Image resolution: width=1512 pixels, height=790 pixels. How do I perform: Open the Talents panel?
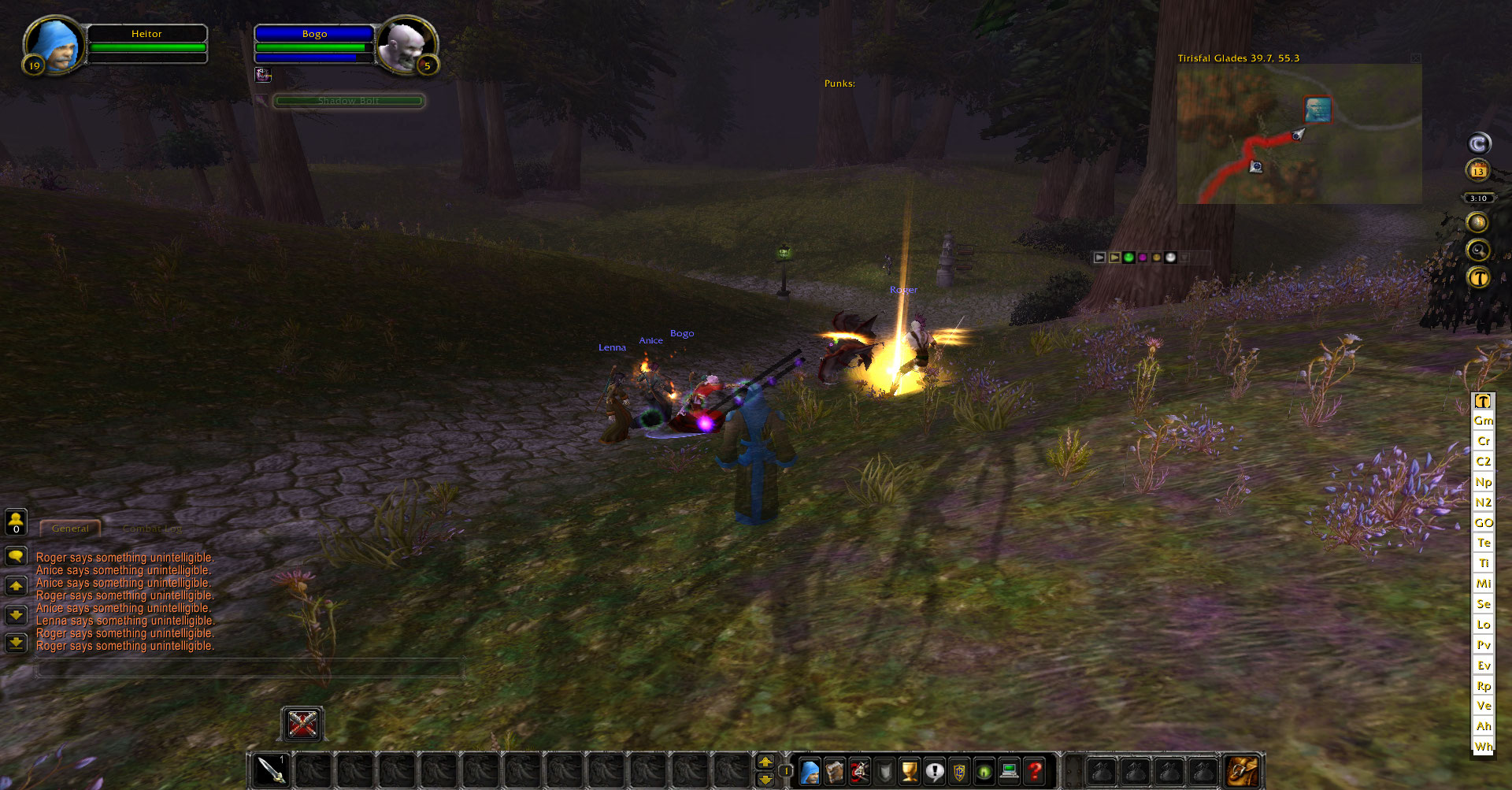click(x=860, y=771)
